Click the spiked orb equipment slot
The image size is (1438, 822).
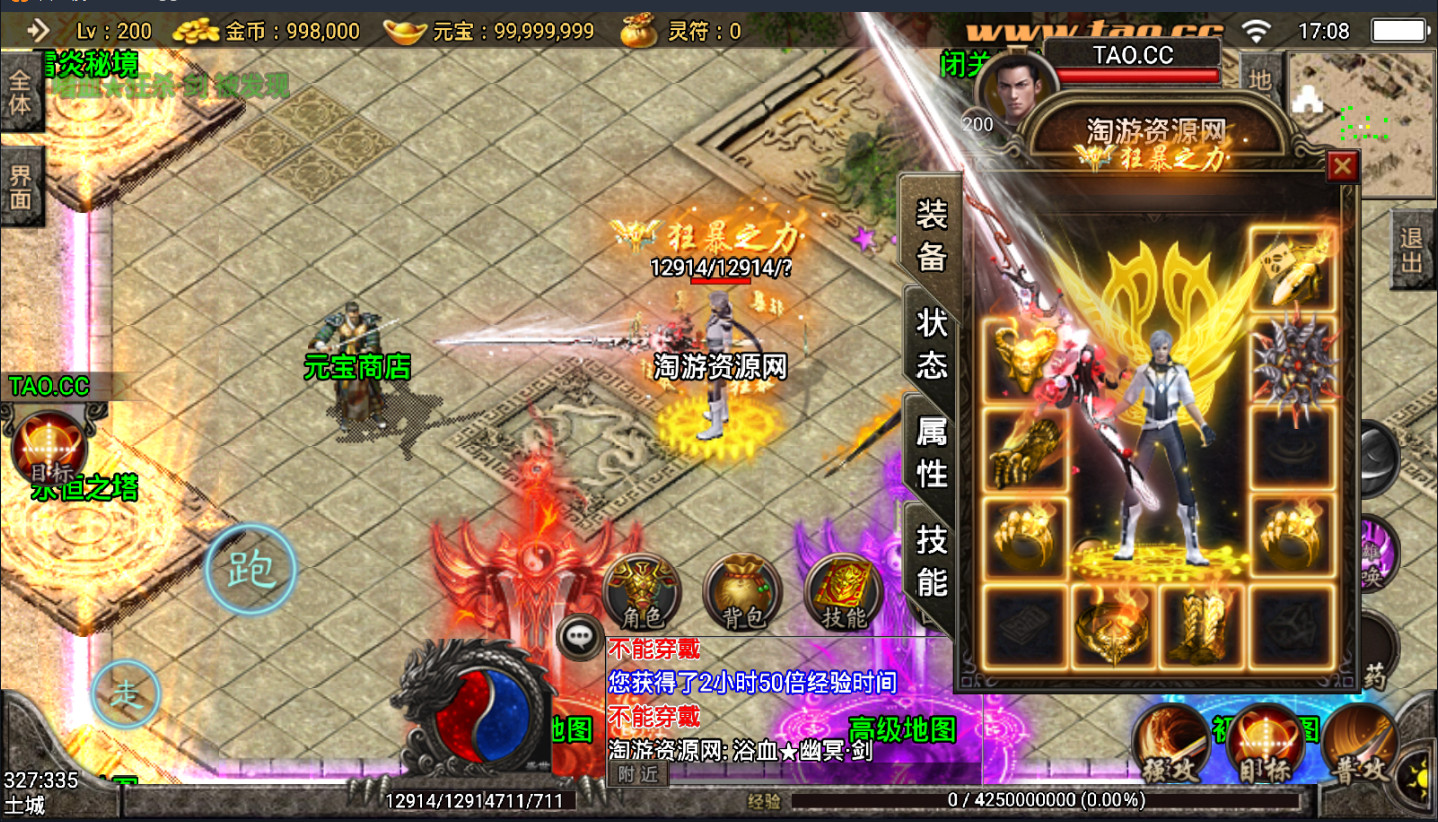[x=1292, y=361]
